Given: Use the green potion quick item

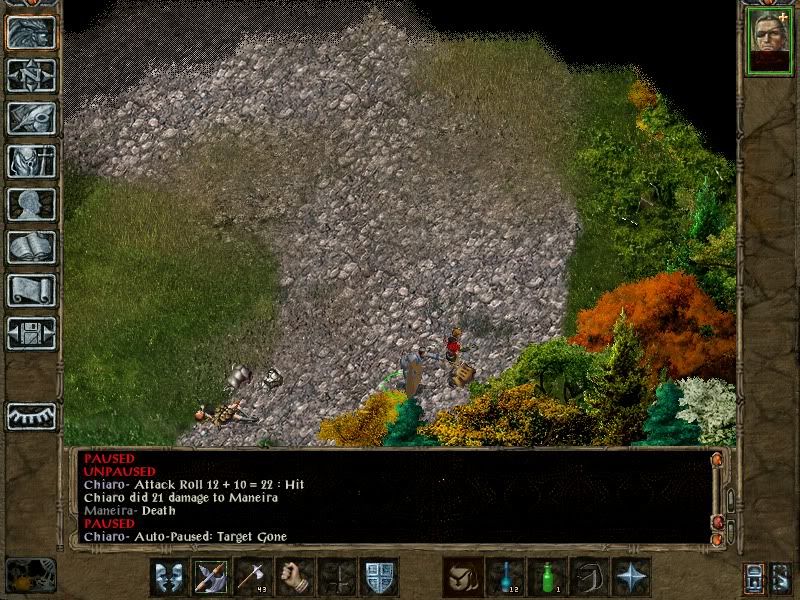Looking at the screenshot, I should pyautogui.click(x=547, y=577).
